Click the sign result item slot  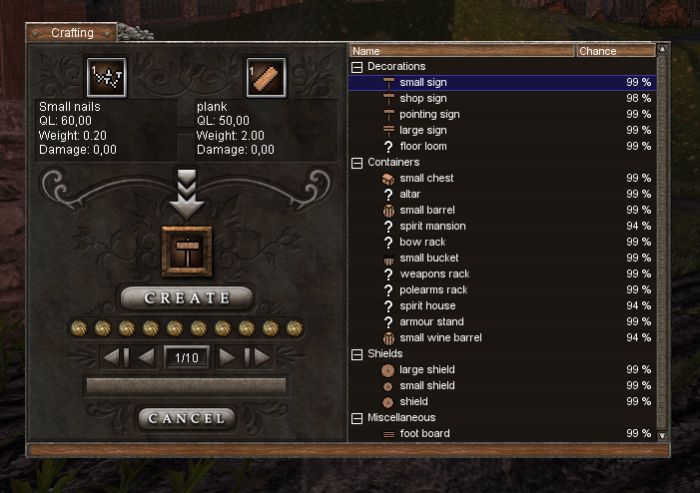187,250
